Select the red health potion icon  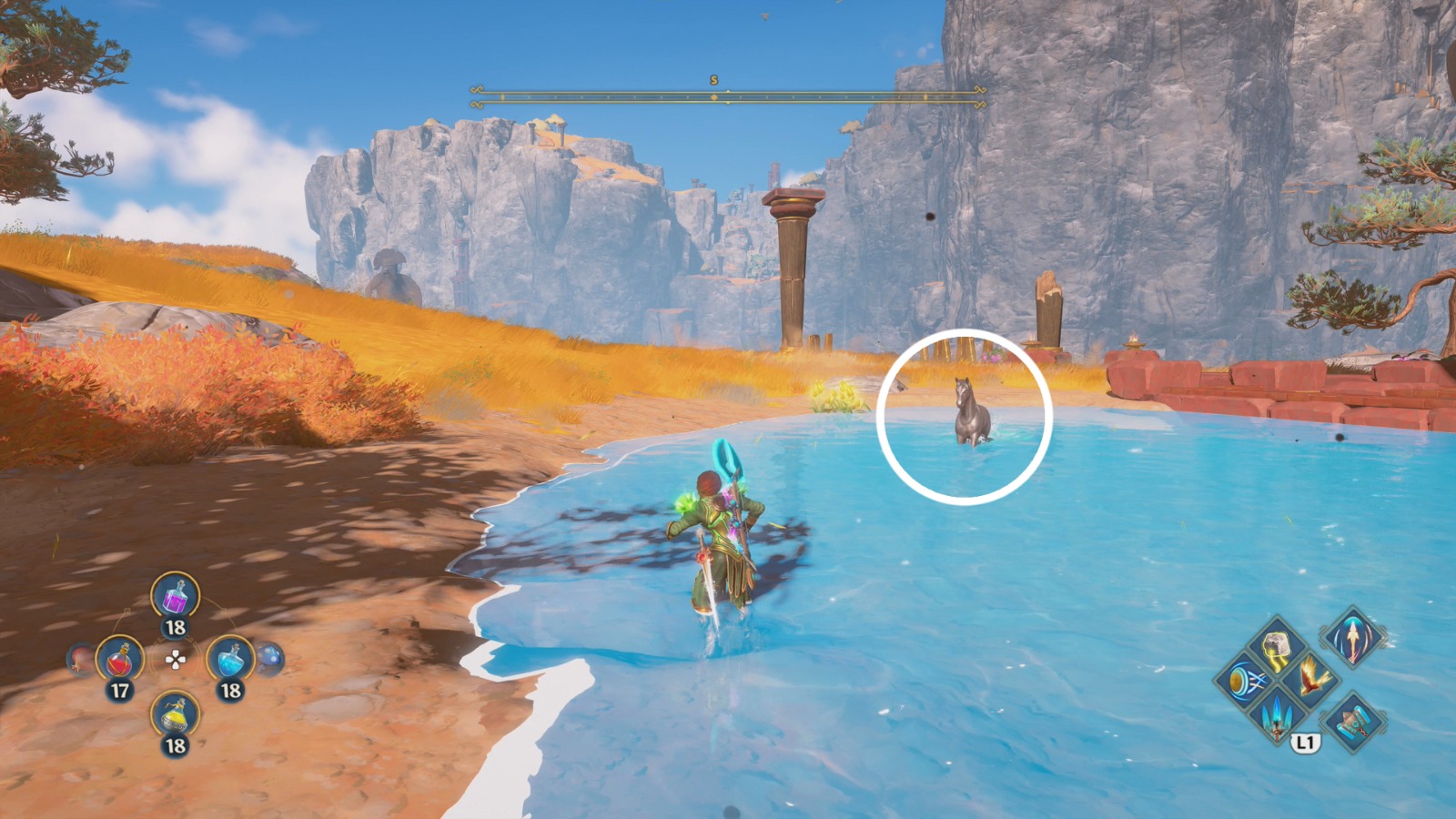[120, 659]
